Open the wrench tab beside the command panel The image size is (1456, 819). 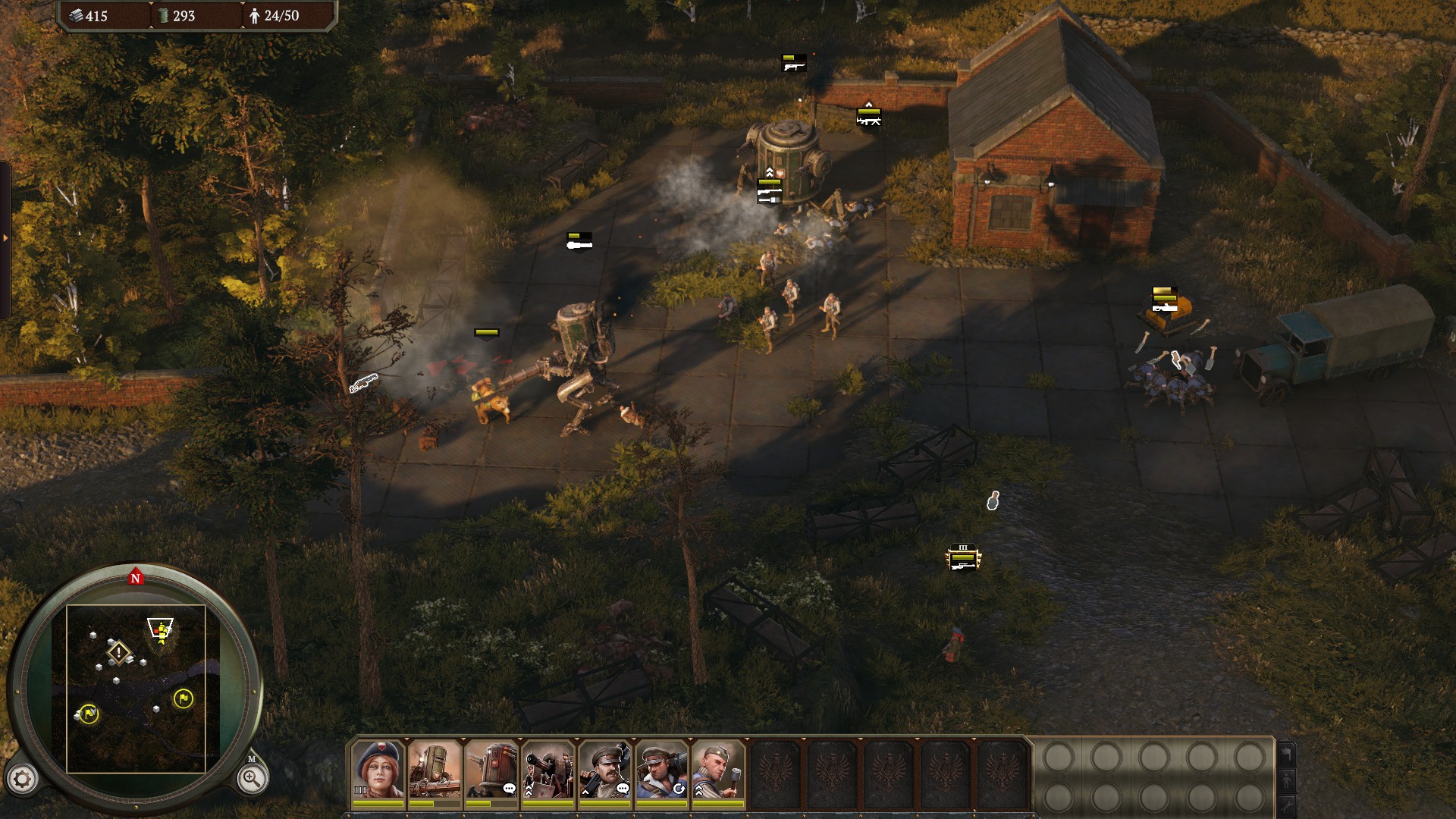click(1287, 805)
